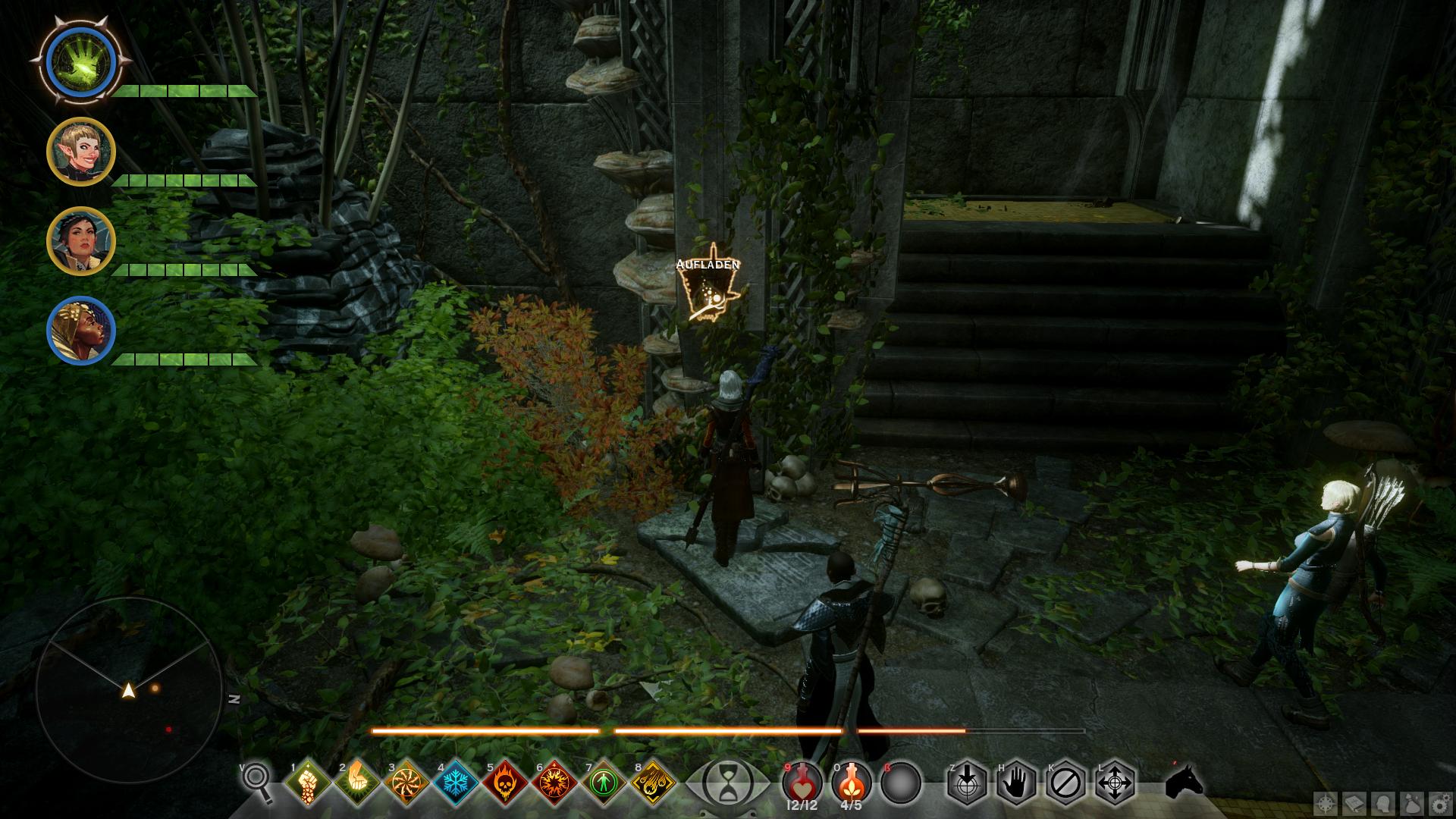Activate the flaming skull ability

click(505, 783)
